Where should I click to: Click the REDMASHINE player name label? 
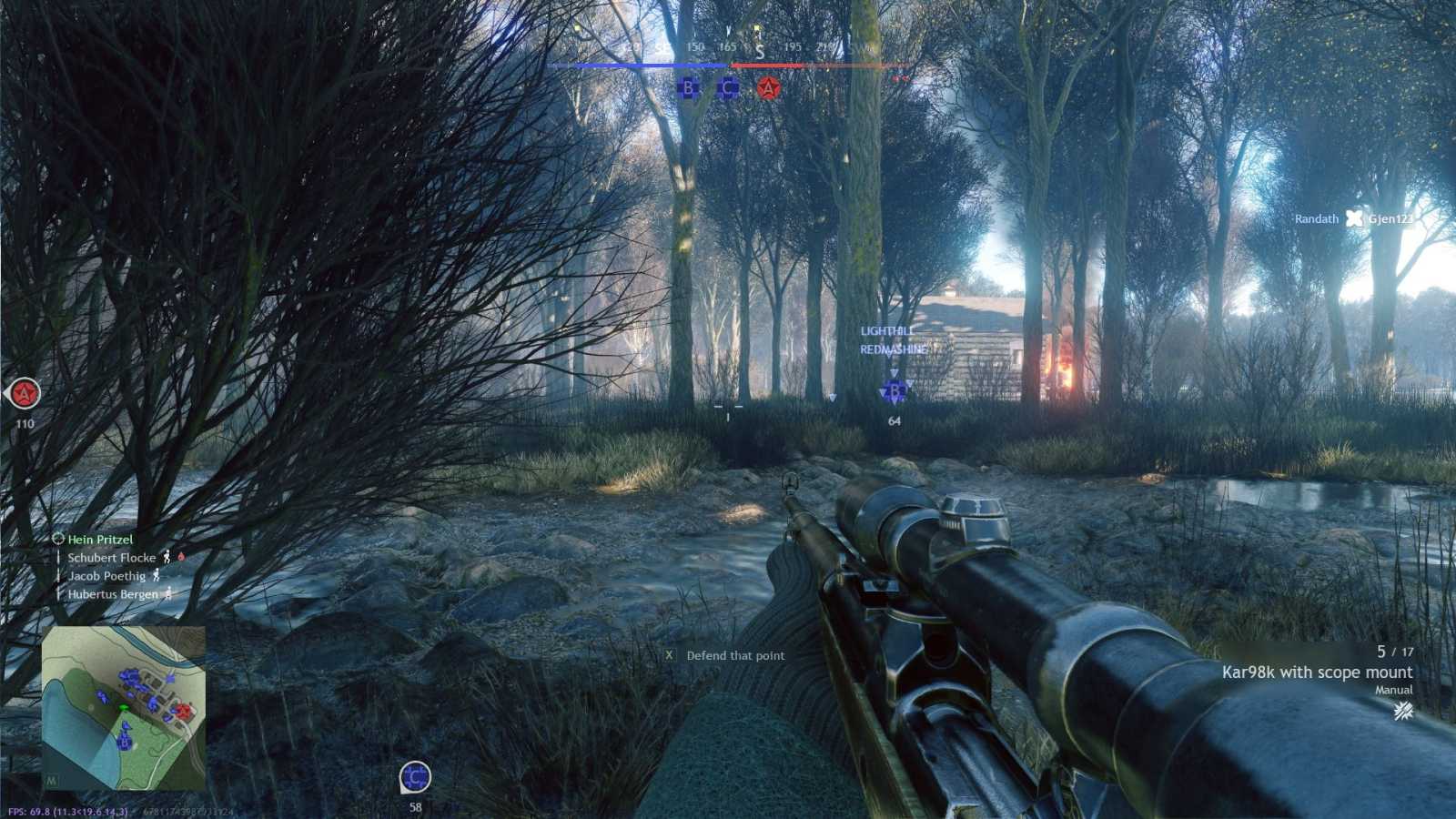(893, 349)
